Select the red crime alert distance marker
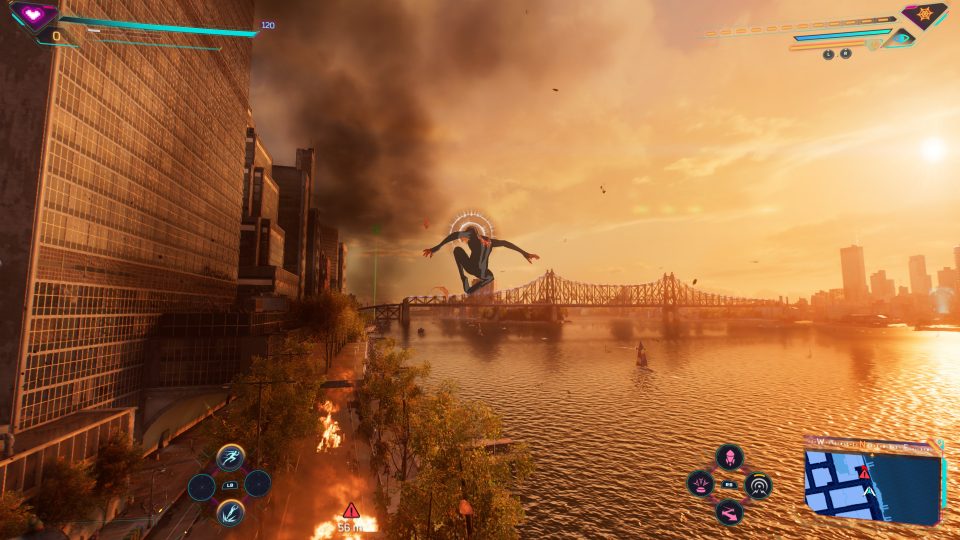This screenshot has height=540, width=960. coord(351,510)
